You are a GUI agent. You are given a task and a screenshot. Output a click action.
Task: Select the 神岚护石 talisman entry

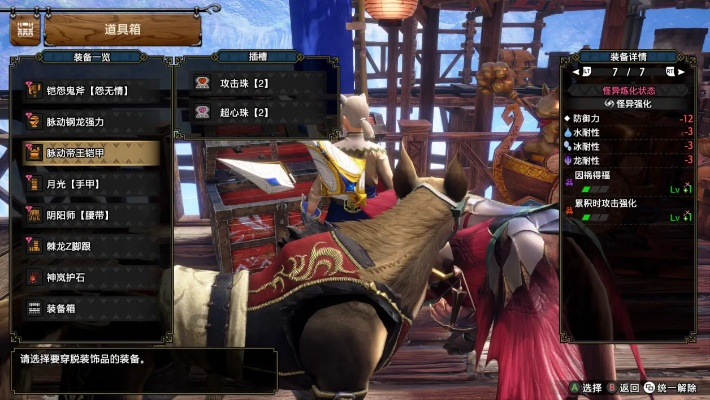[88, 277]
